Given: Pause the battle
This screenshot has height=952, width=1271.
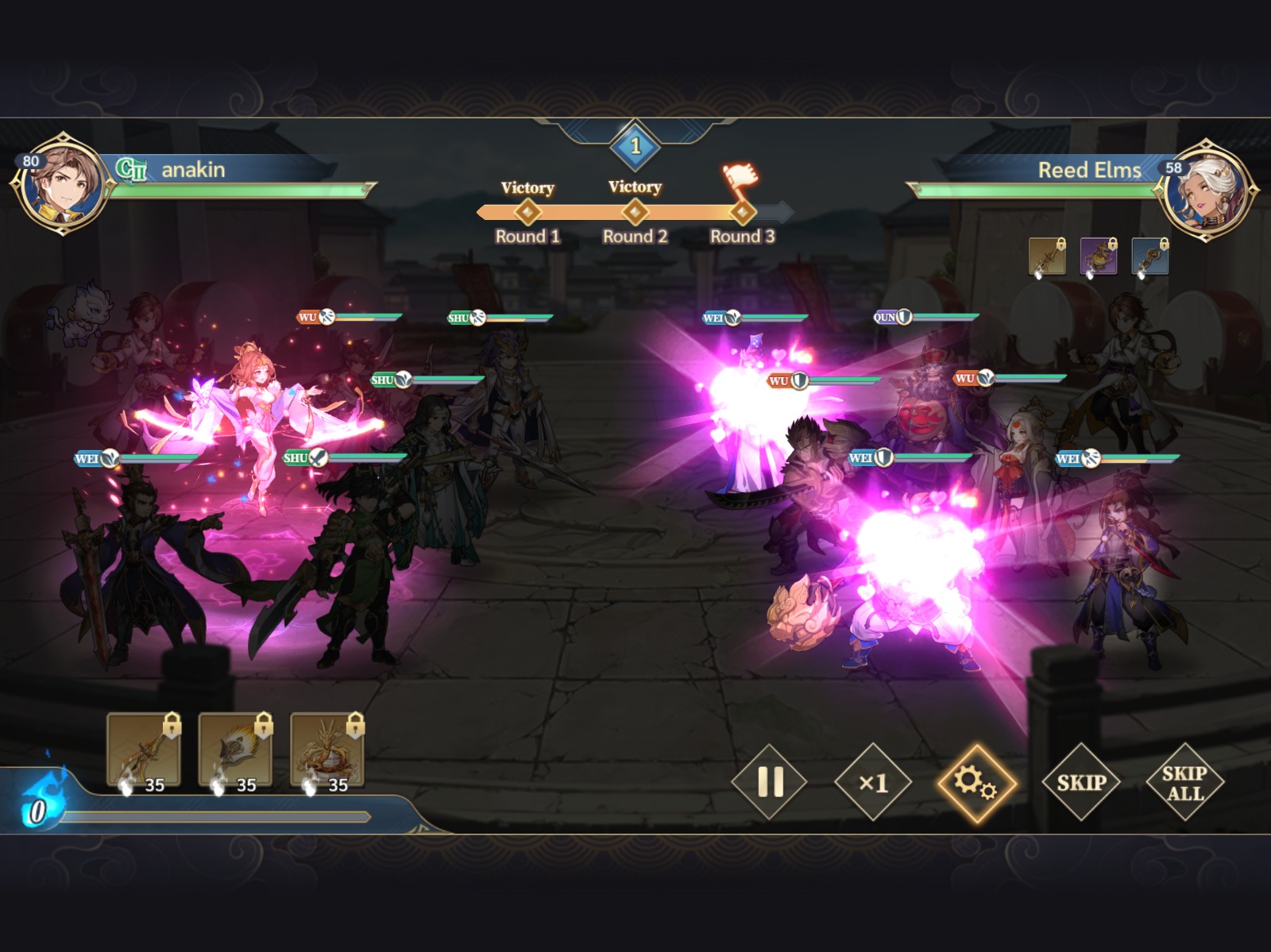Looking at the screenshot, I should point(769,784).
